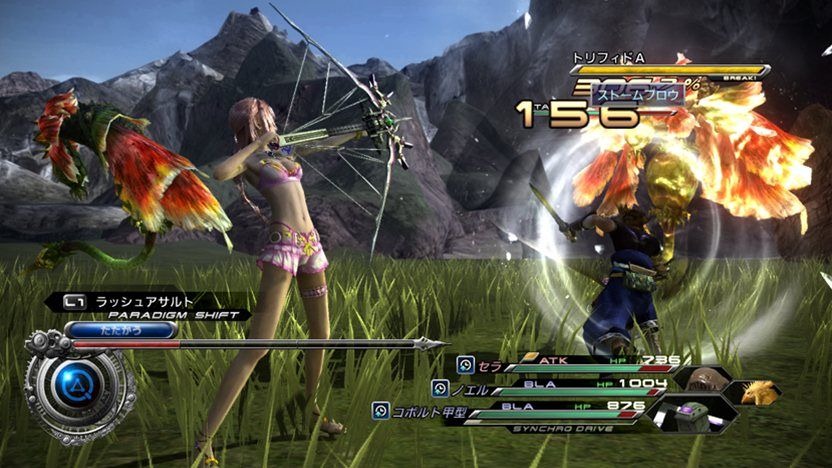Click the role icon beside コボルト甲型
Screen dimensions: 832x468
coord(380,411)
